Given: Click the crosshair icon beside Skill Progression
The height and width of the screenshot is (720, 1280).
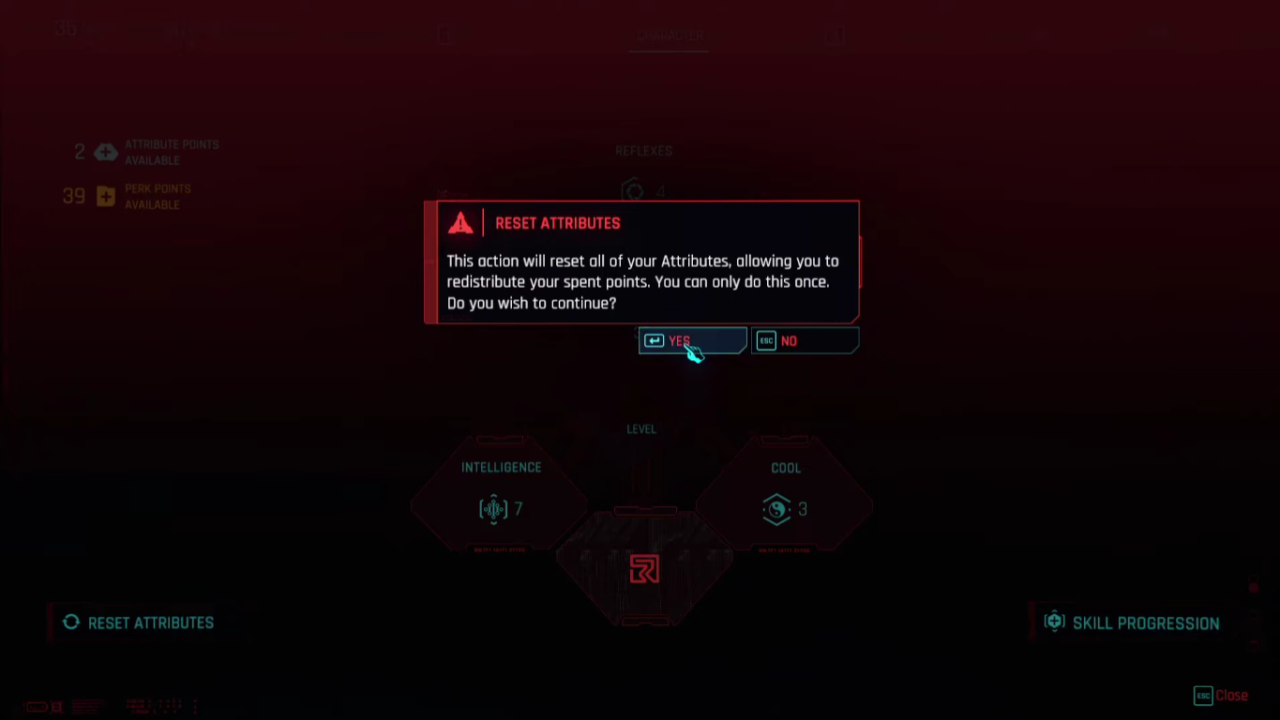Looking at the screenshot, I should (x=1054, y=622).
